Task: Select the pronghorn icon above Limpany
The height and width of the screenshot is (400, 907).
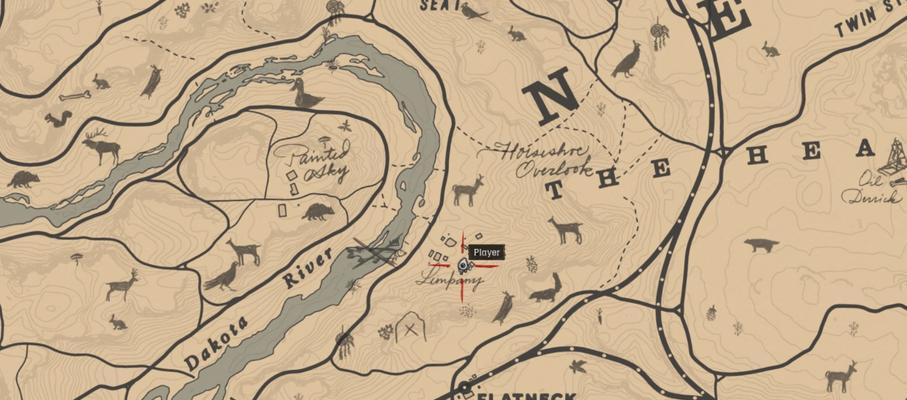Action: tap(468, 189)
